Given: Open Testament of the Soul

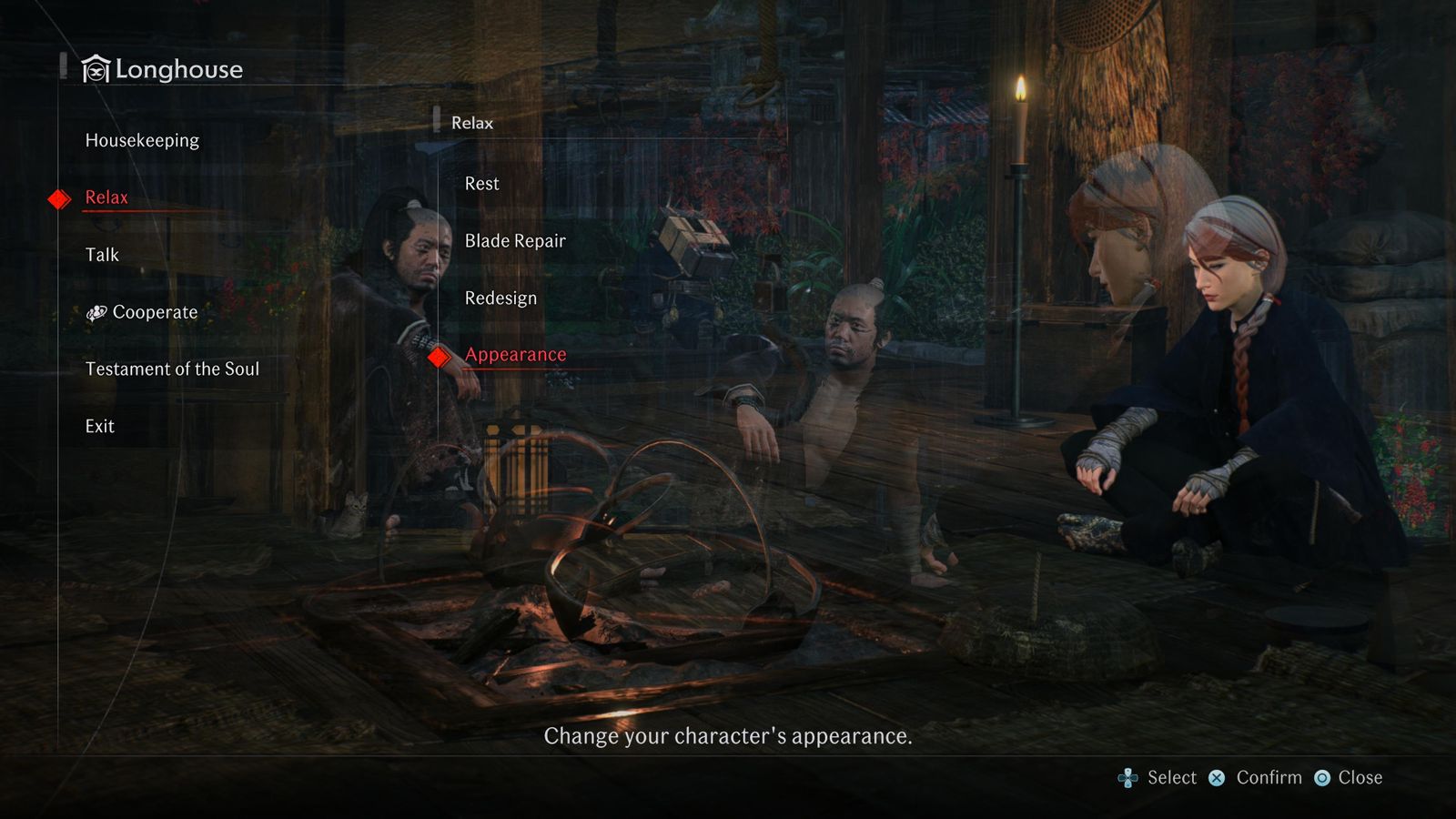Looking at the screenshot, I should coord(172,369).
